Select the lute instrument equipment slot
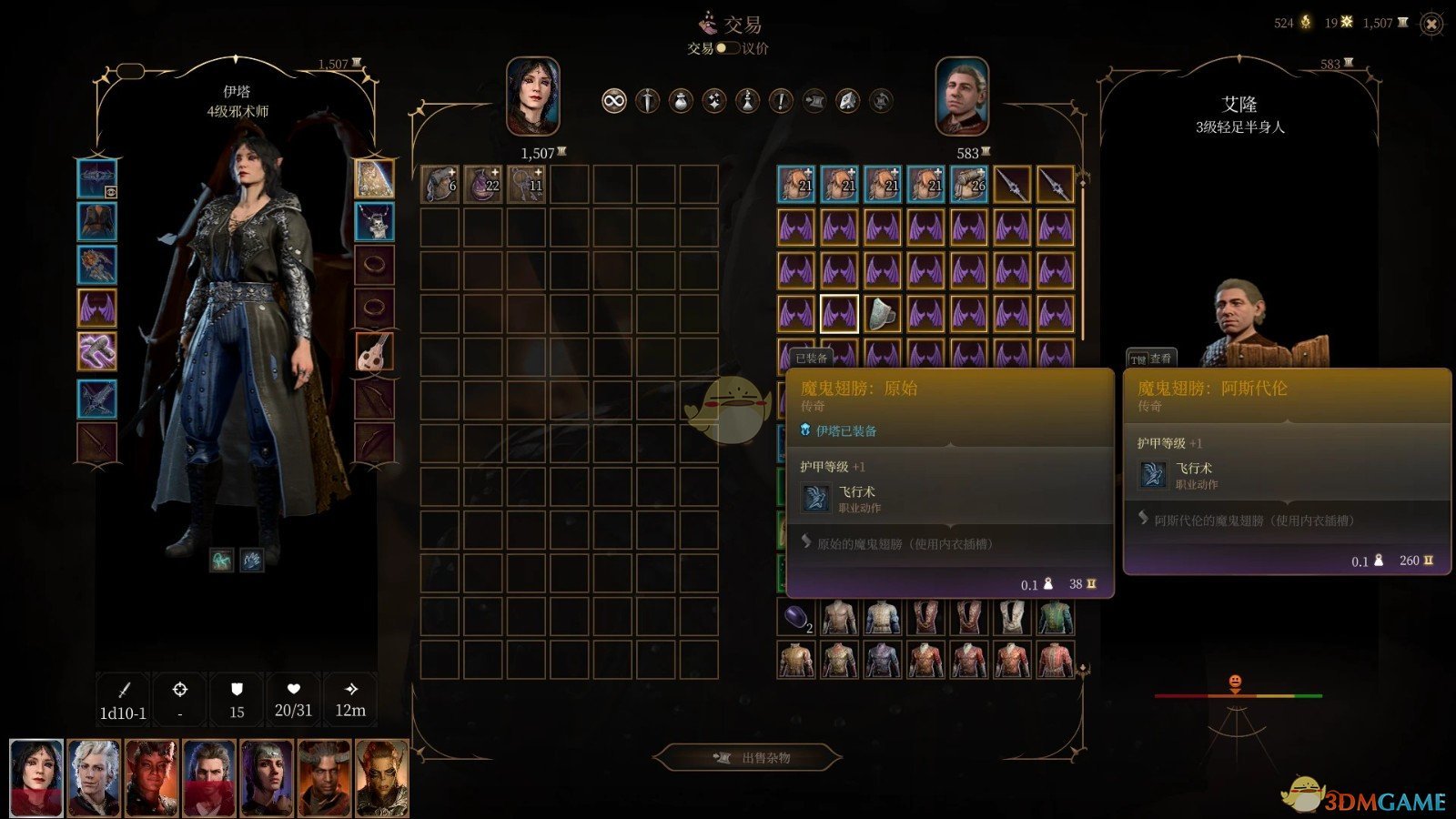 (374, 351)
